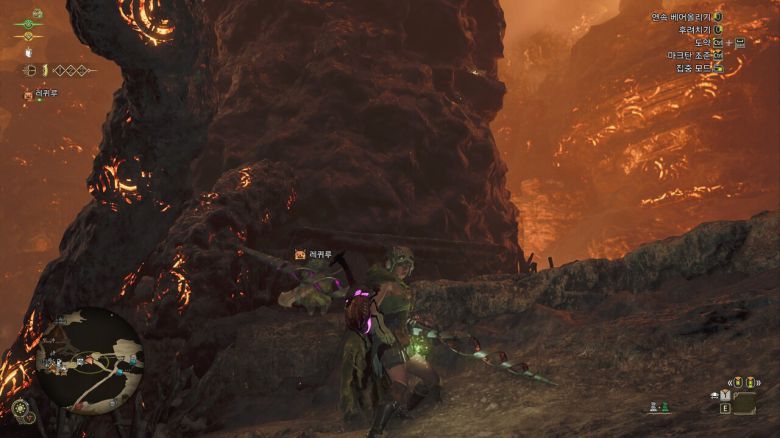Select the red player arrow on the minimap

click(x=88, y=361)
